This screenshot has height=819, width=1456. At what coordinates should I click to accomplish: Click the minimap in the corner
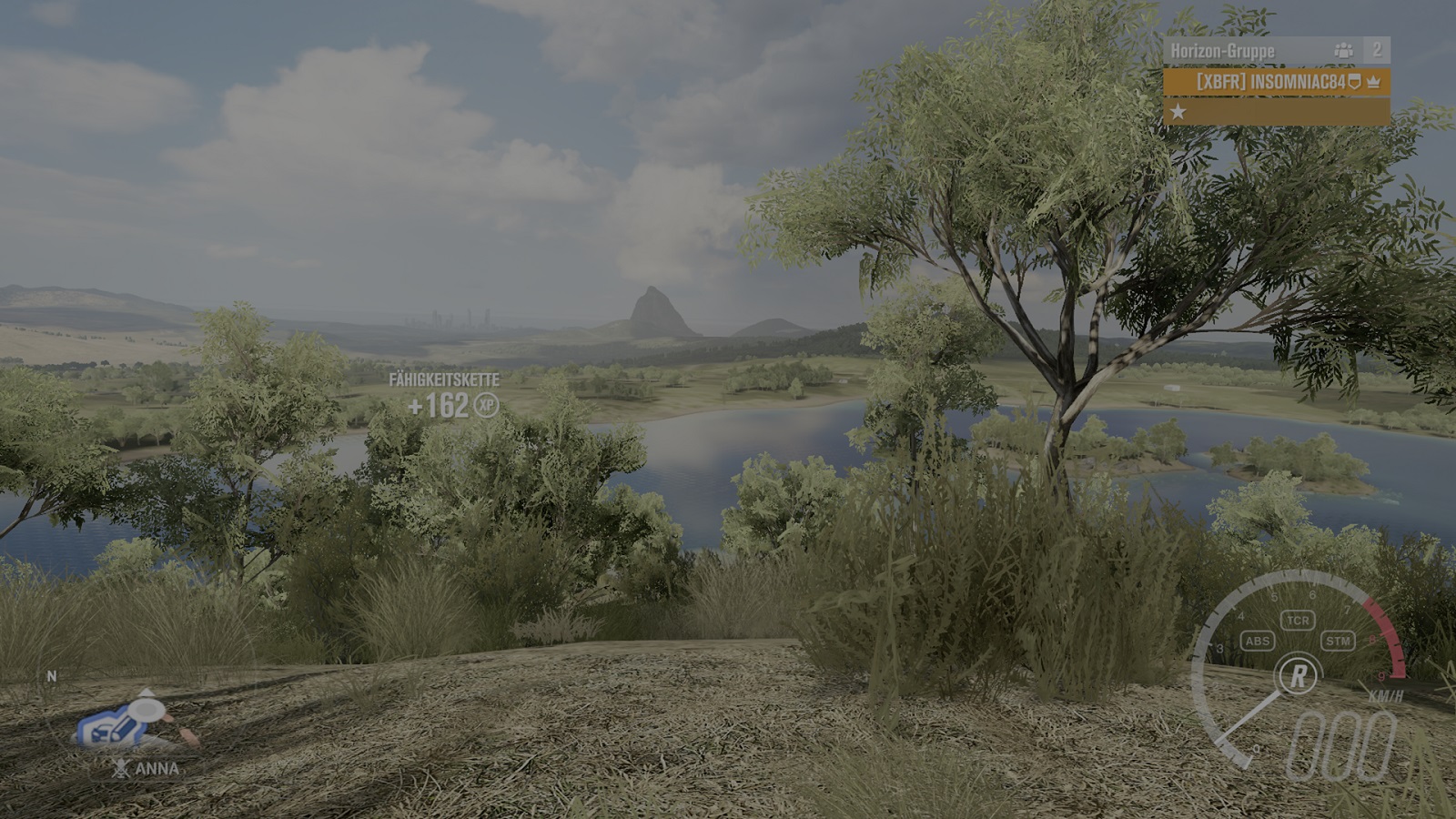[x=136, y=720]
